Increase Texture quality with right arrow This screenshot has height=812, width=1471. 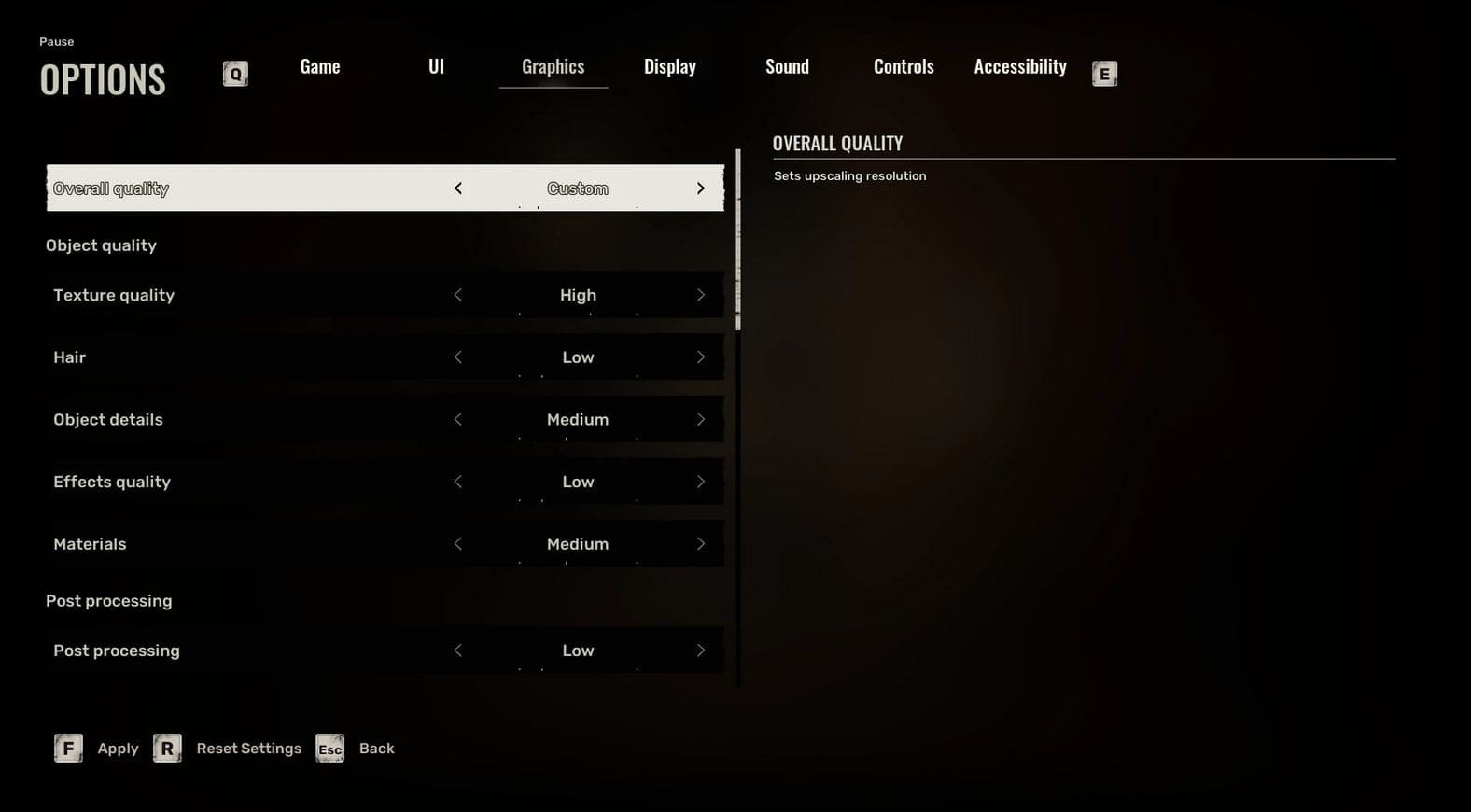[701, 295]
